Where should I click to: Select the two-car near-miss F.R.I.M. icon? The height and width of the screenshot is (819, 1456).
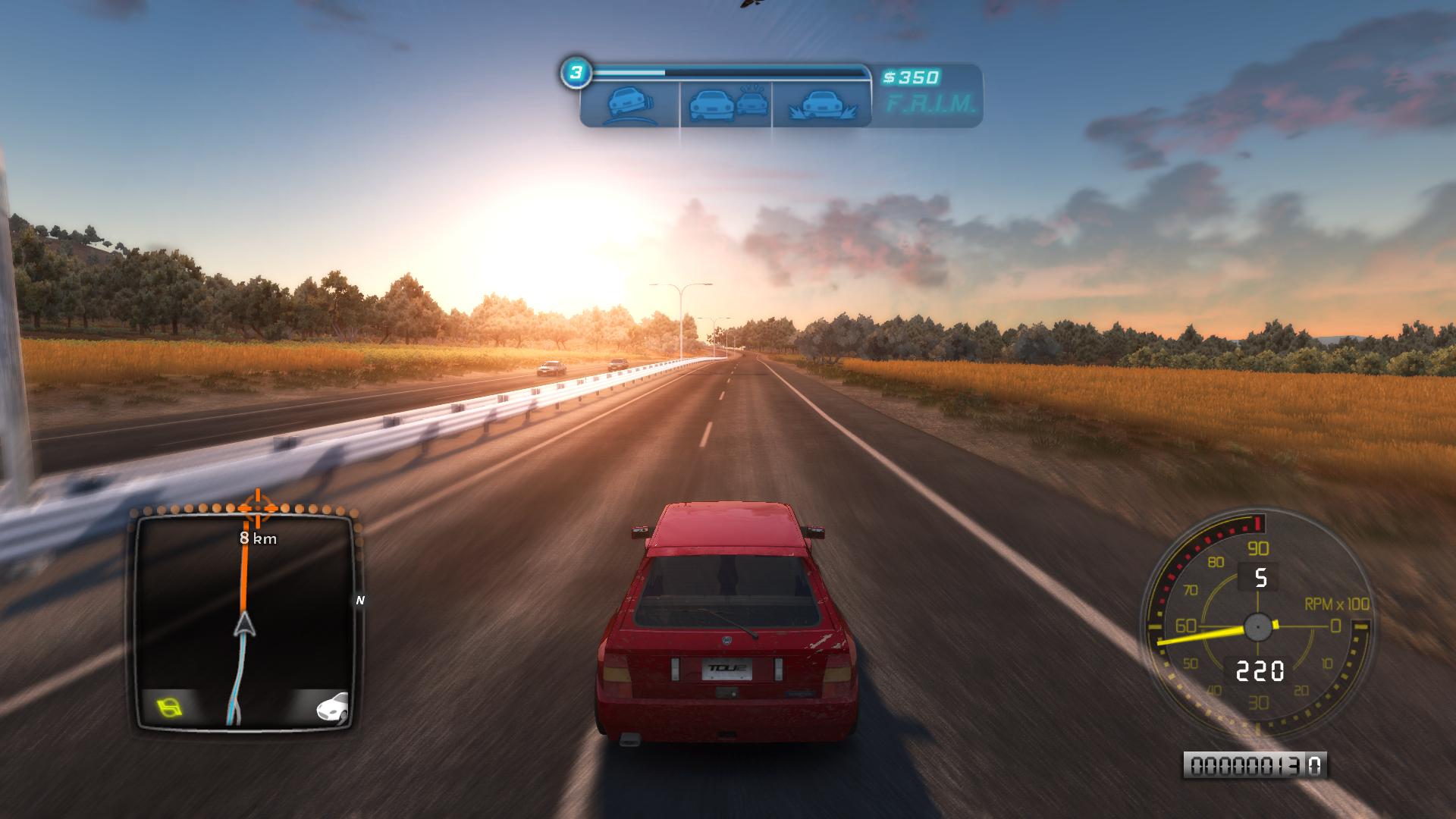click(x=726, y=104)
